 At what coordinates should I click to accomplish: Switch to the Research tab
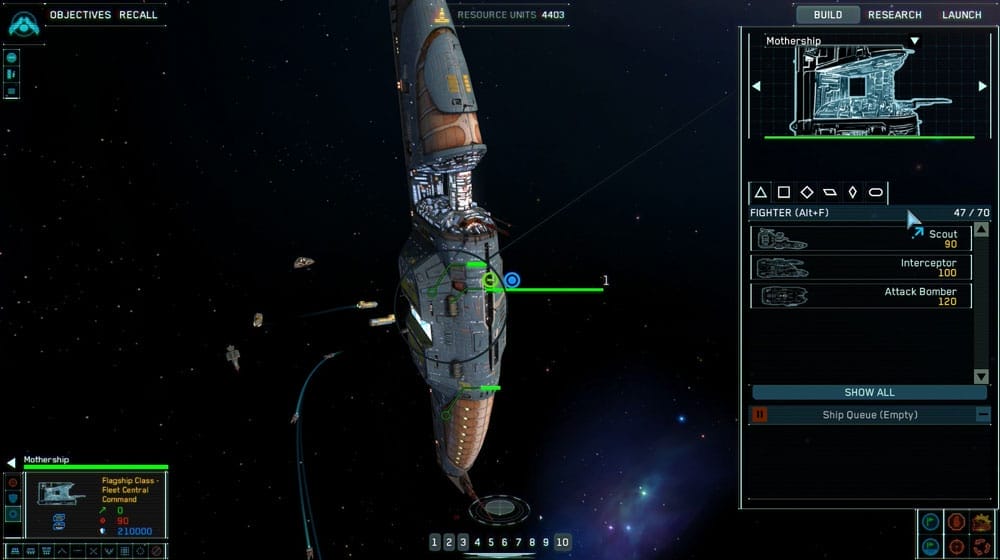(894, 15)
